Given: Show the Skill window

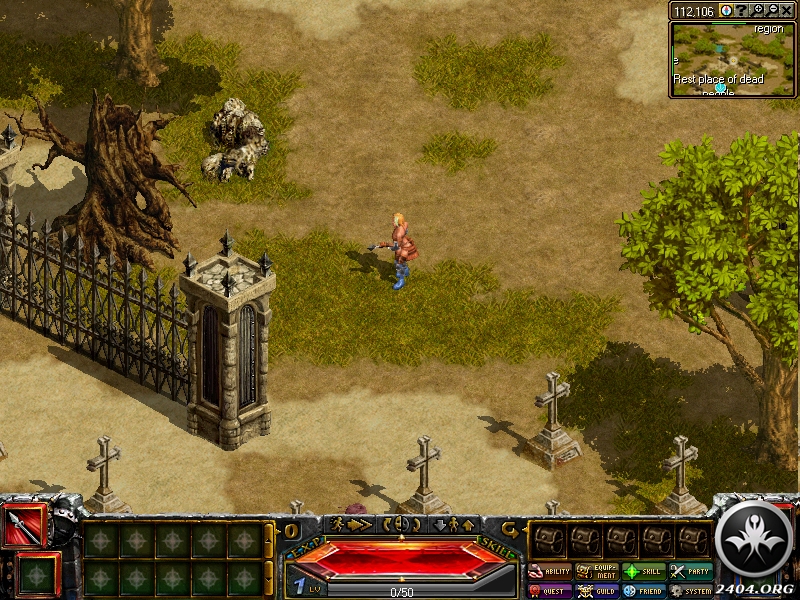Looking at the screenshot, I should coord(643,572).
